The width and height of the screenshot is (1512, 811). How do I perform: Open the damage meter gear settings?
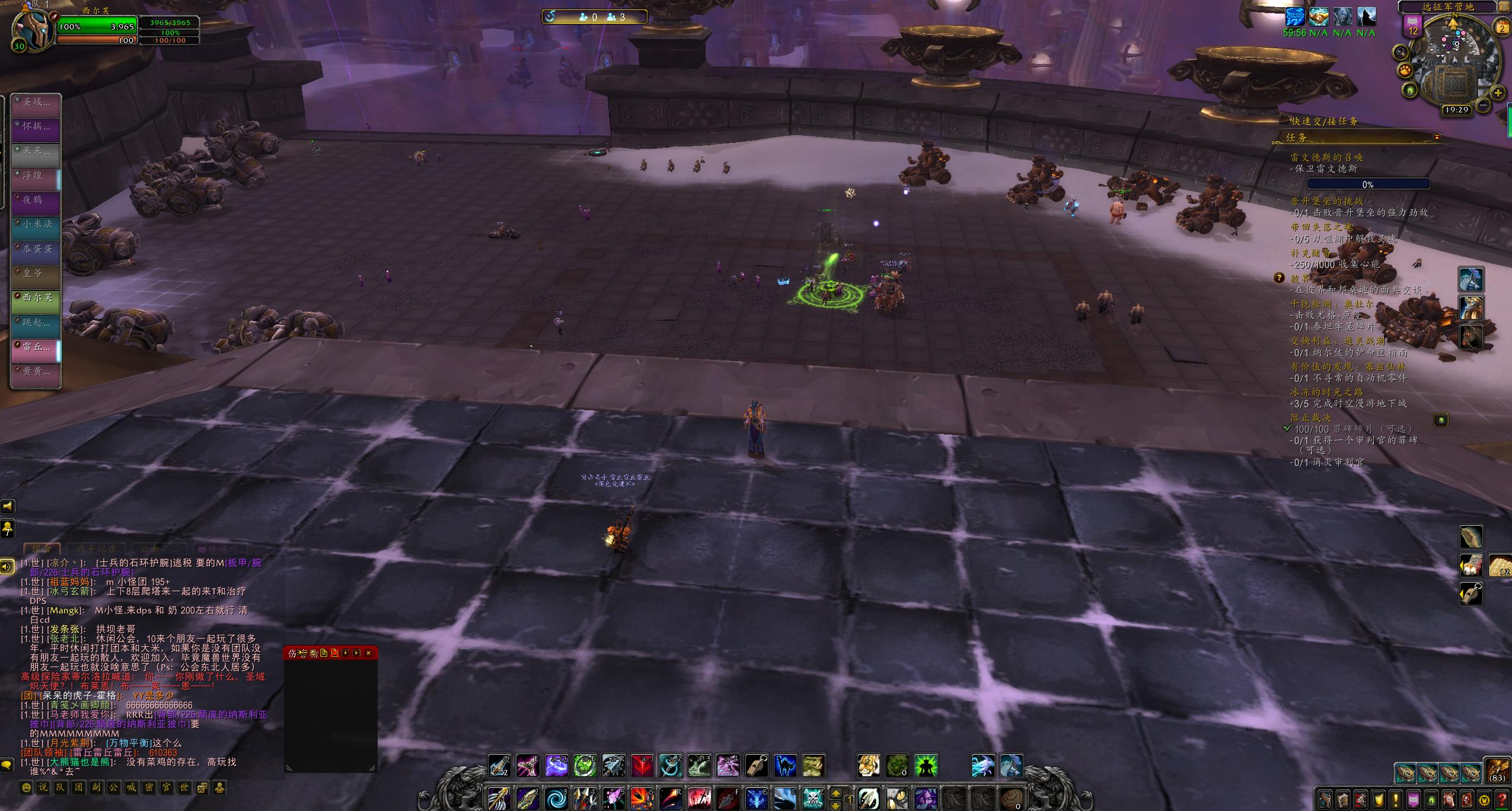314,653
